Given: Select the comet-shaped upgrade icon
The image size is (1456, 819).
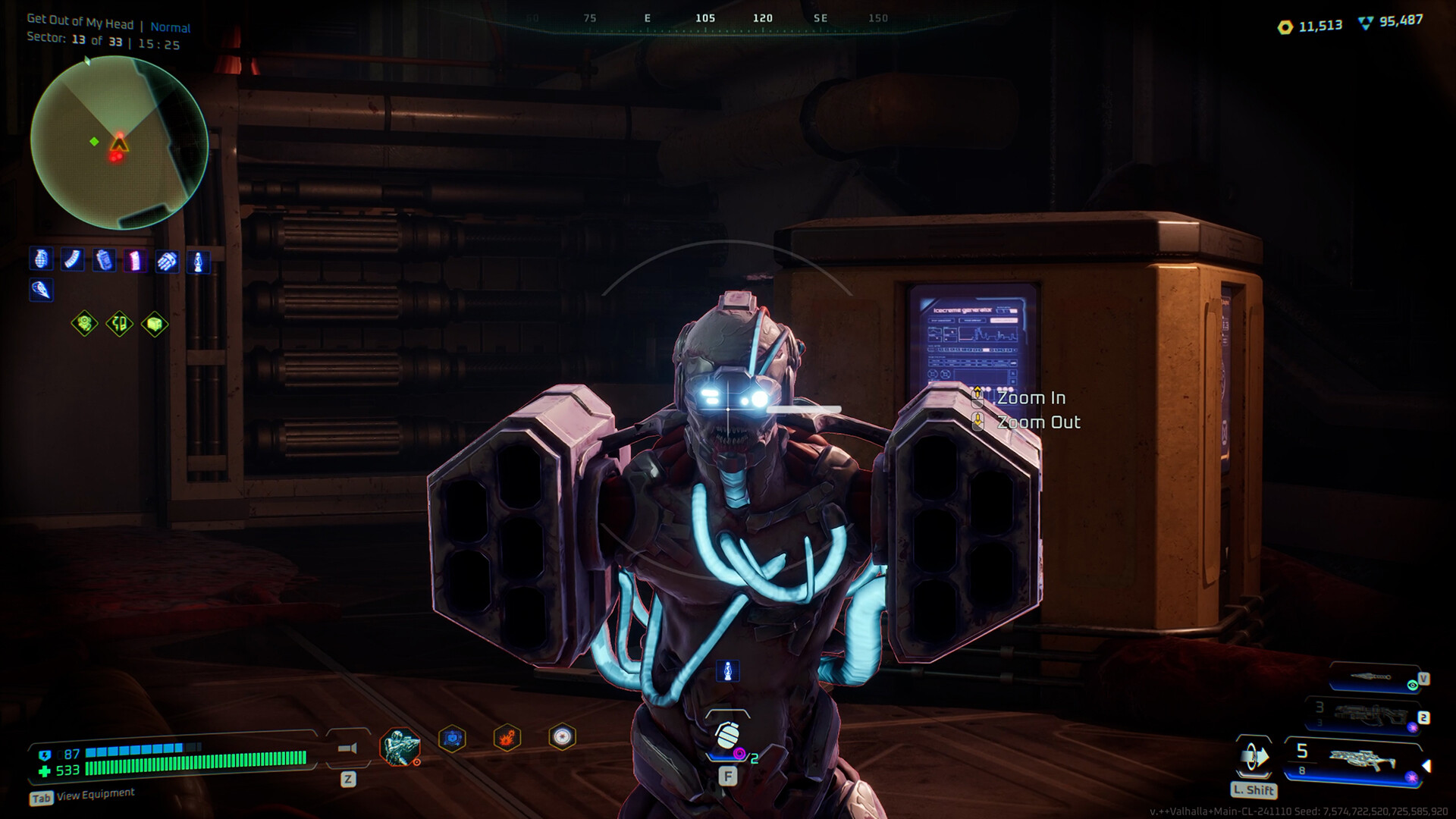Looking at the screenshot, I should [x=41, y=290].
